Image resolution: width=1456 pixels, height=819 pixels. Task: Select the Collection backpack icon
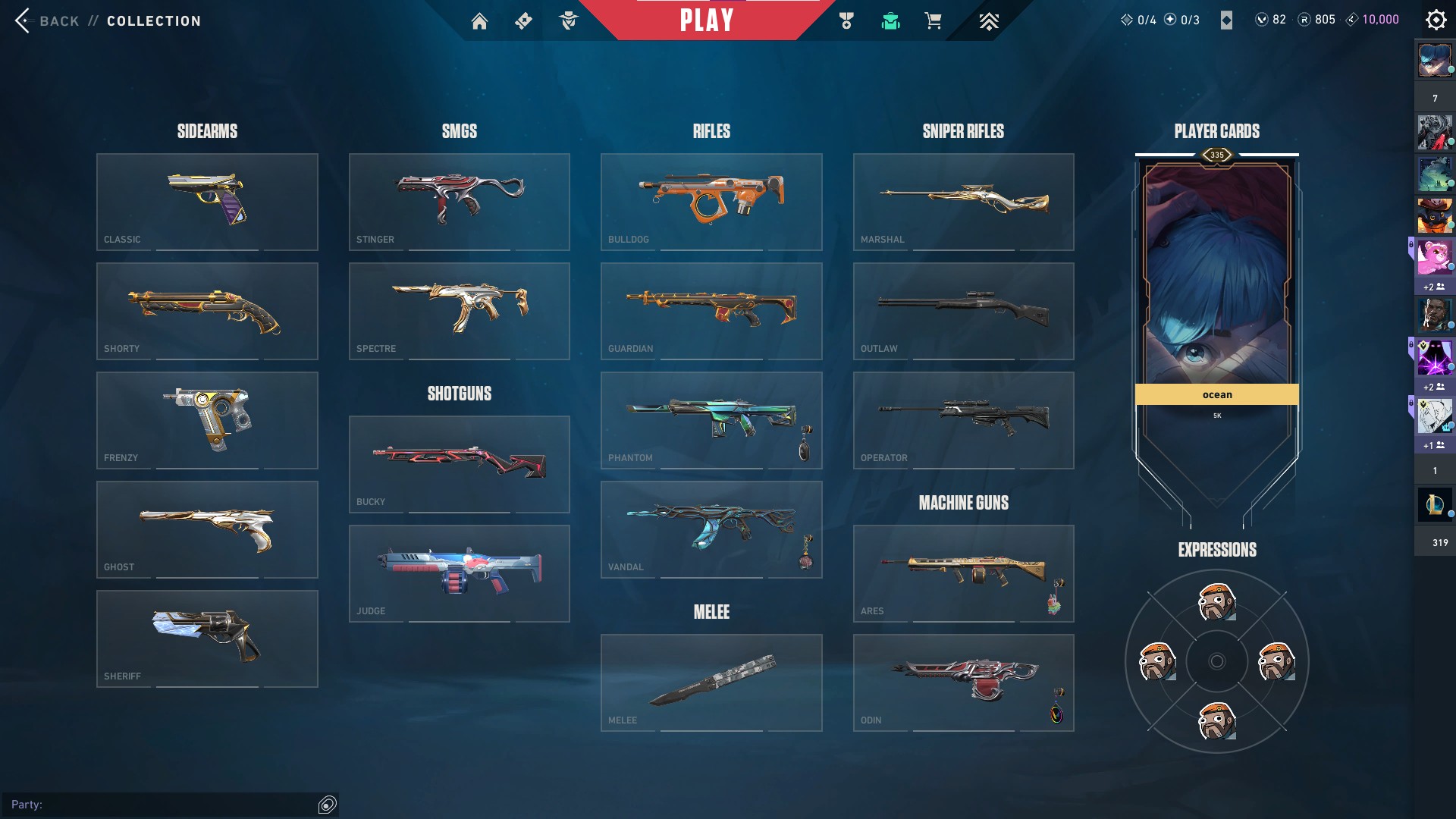[x=890, y=20]
